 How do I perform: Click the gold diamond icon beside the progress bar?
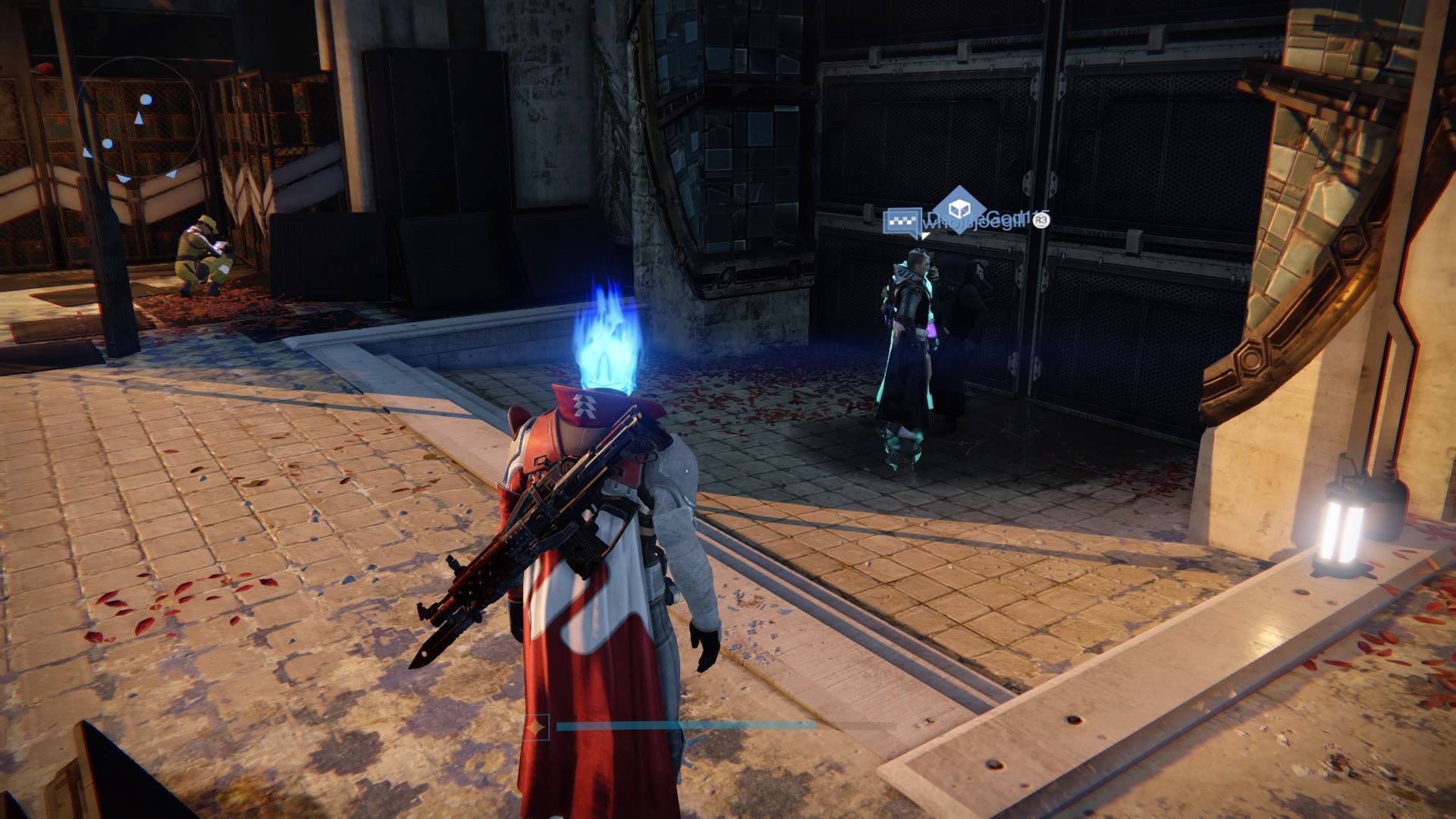point(538,728)
